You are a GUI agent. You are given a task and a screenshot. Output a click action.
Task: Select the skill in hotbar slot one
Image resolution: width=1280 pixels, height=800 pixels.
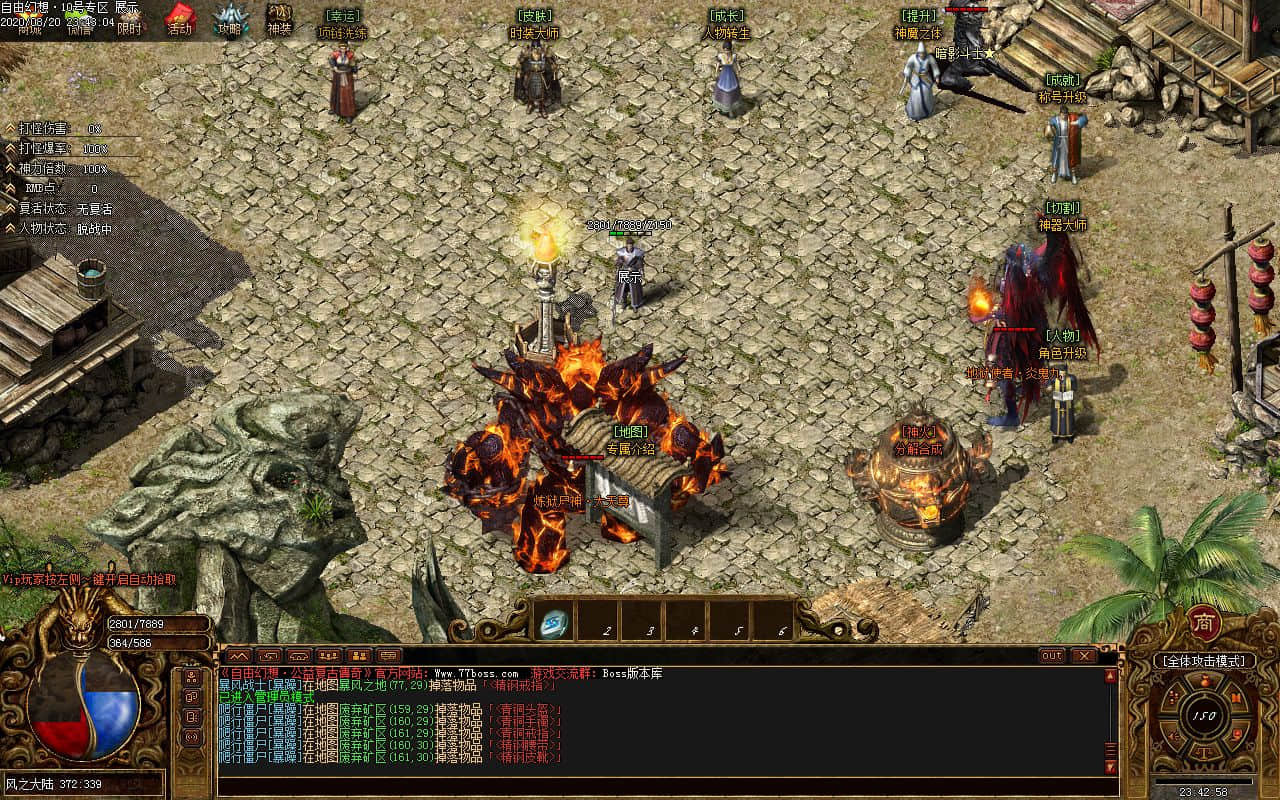(554, 622)
